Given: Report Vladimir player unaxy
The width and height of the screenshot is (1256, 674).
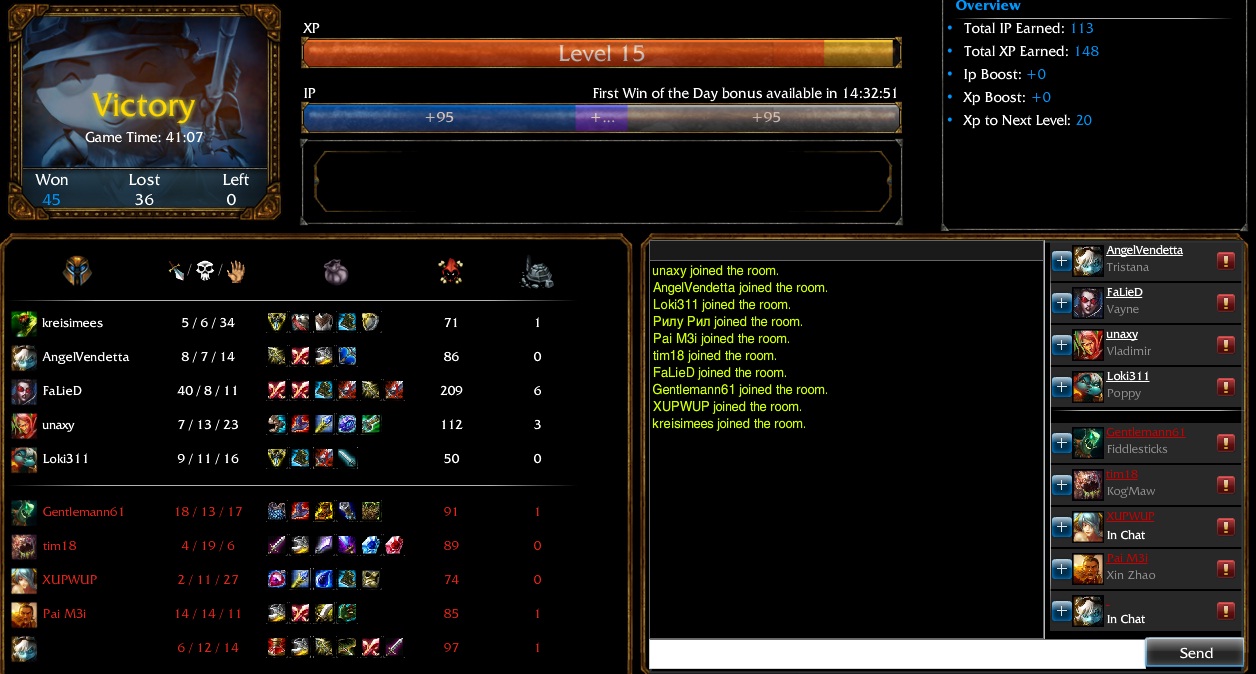Looking at the screenshot, I should pyautogui.click(x=1225, y=345).
